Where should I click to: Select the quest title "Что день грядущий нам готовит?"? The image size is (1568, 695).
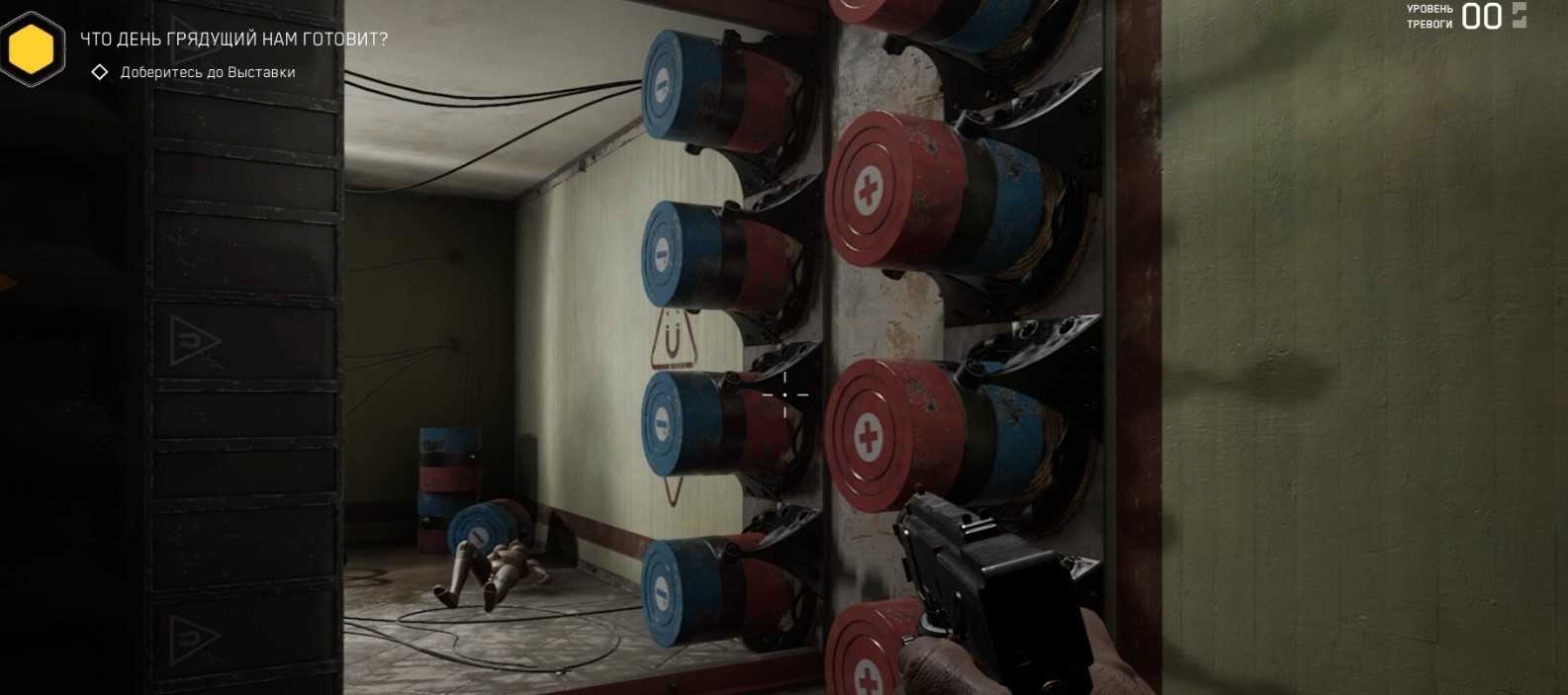pos(233,40)
